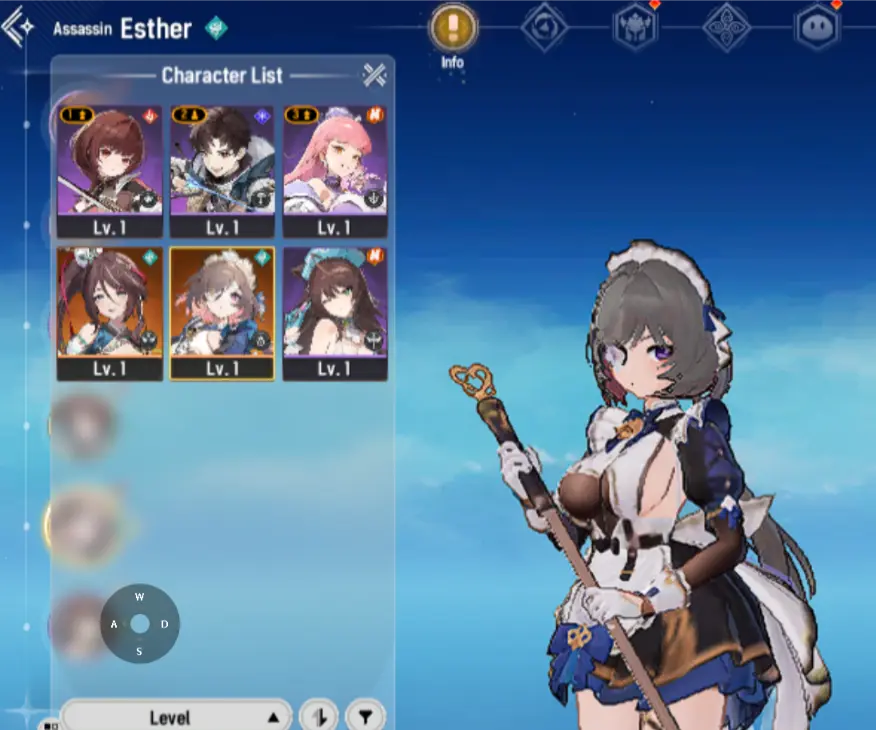This screenshot has height=730, width=876.
Task: Select the highlighted gray-haired maid card
Action: point(222,311)
